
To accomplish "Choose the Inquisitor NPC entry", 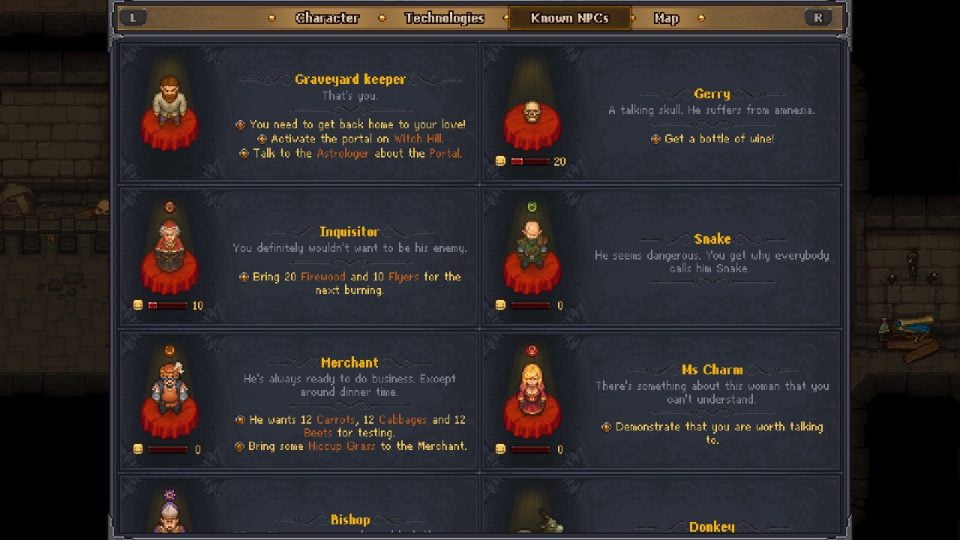I will pyautogui.click(x=299, y=256).
